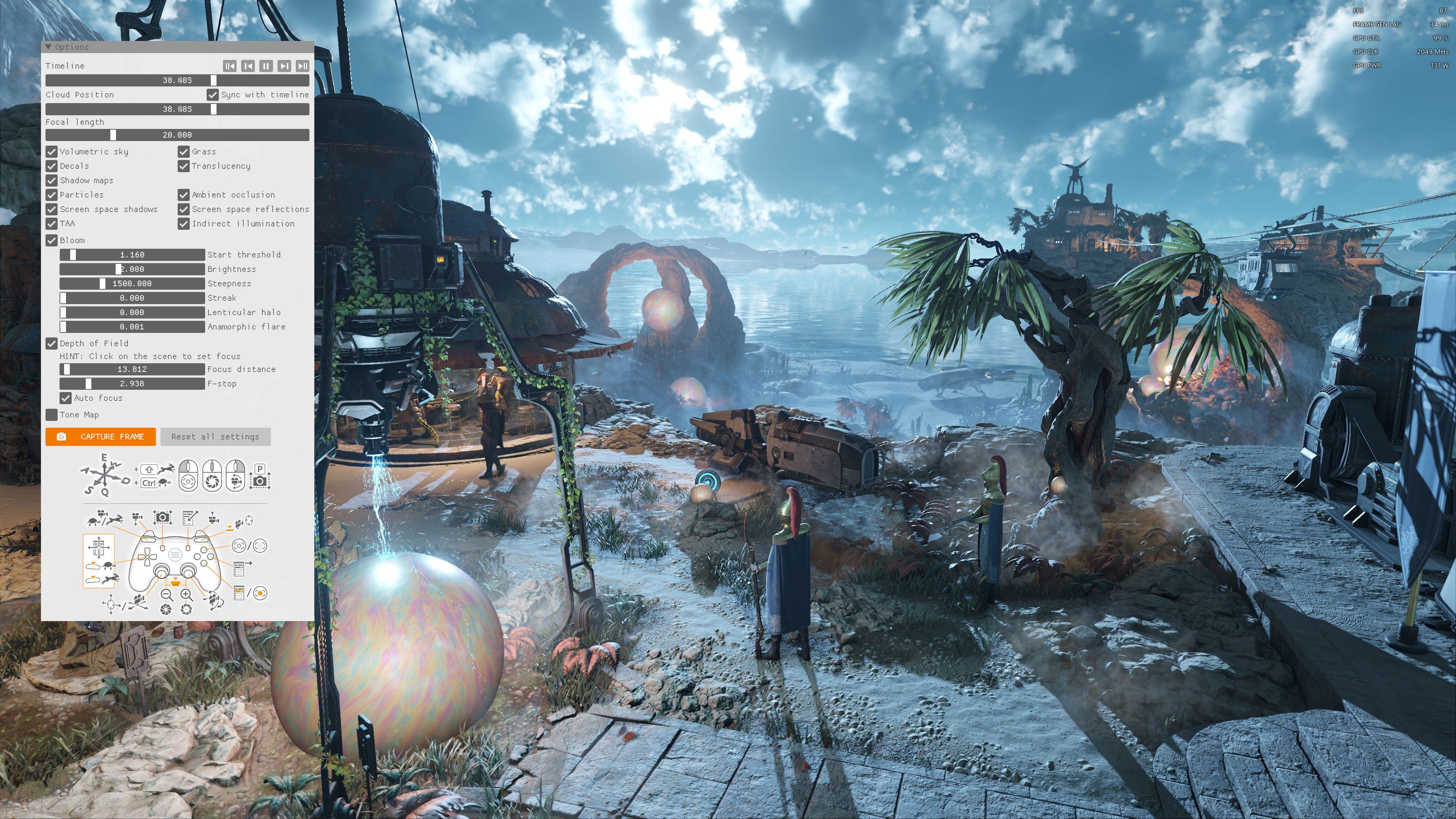Reset all settings to default
This screenshot has height=819, width=1456.
tap(215, 436)
